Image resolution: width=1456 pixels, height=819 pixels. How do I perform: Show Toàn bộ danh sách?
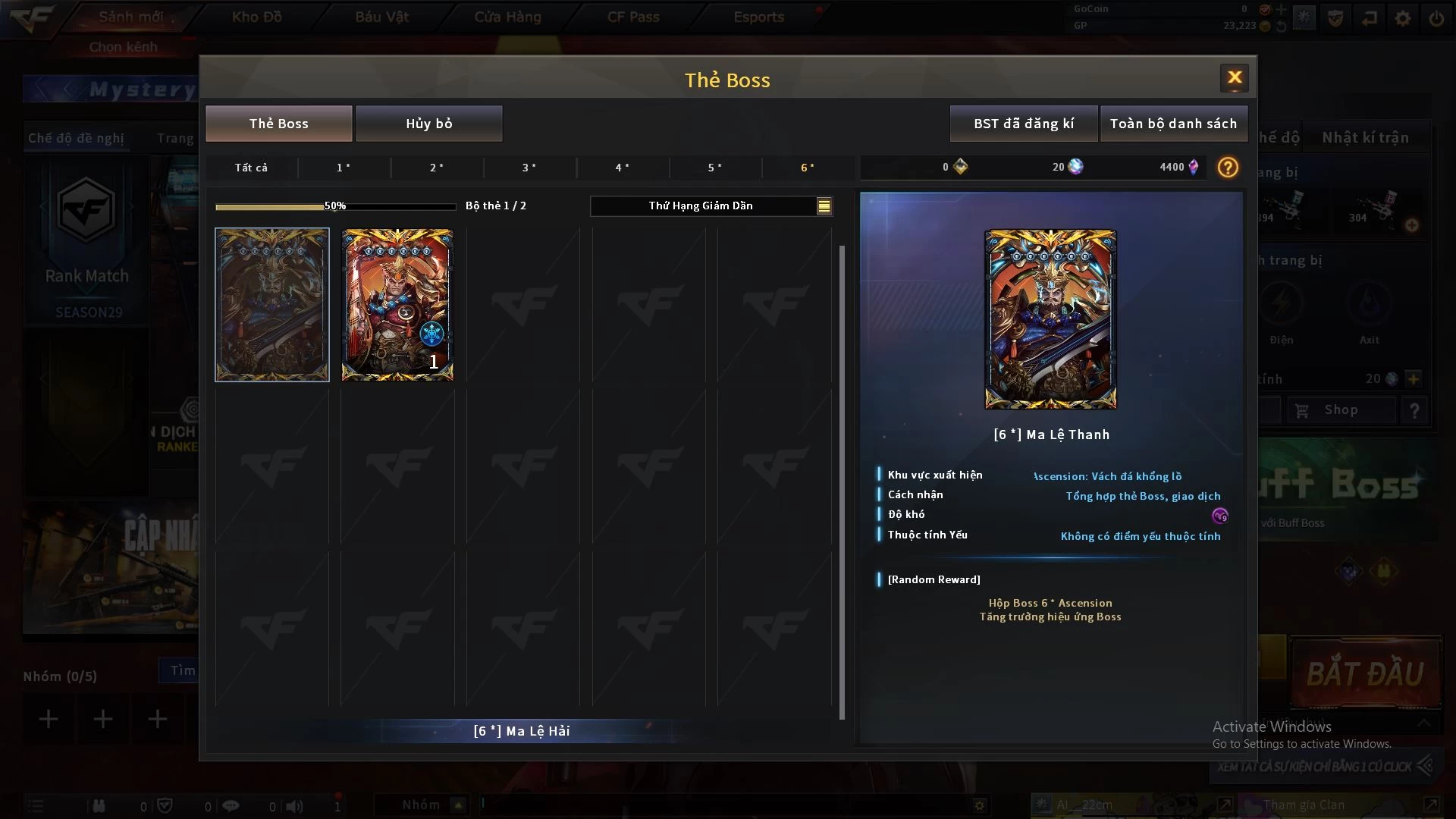click(1173, 124)
